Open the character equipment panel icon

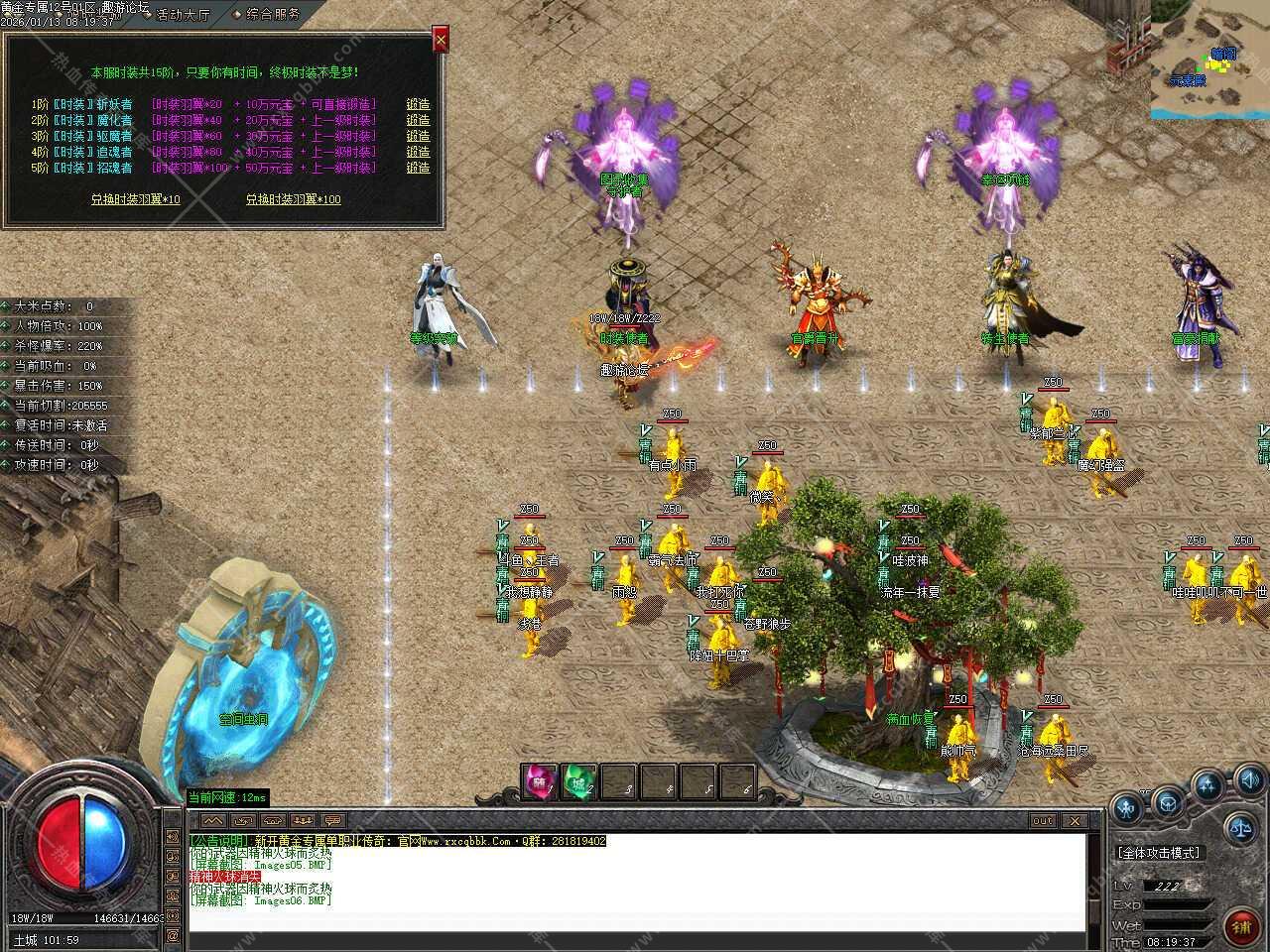(x=1127, y=808)
